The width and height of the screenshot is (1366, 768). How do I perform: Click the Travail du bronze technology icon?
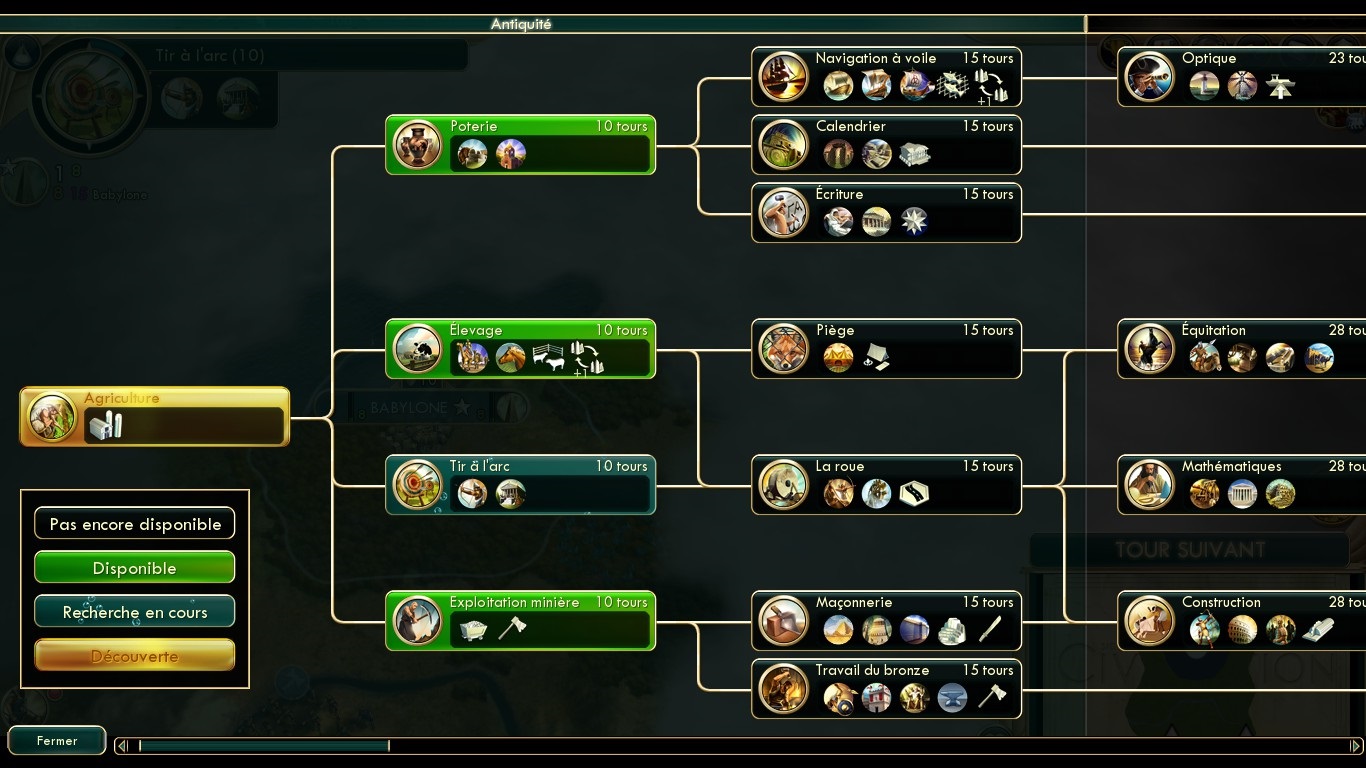coord(783,689)
